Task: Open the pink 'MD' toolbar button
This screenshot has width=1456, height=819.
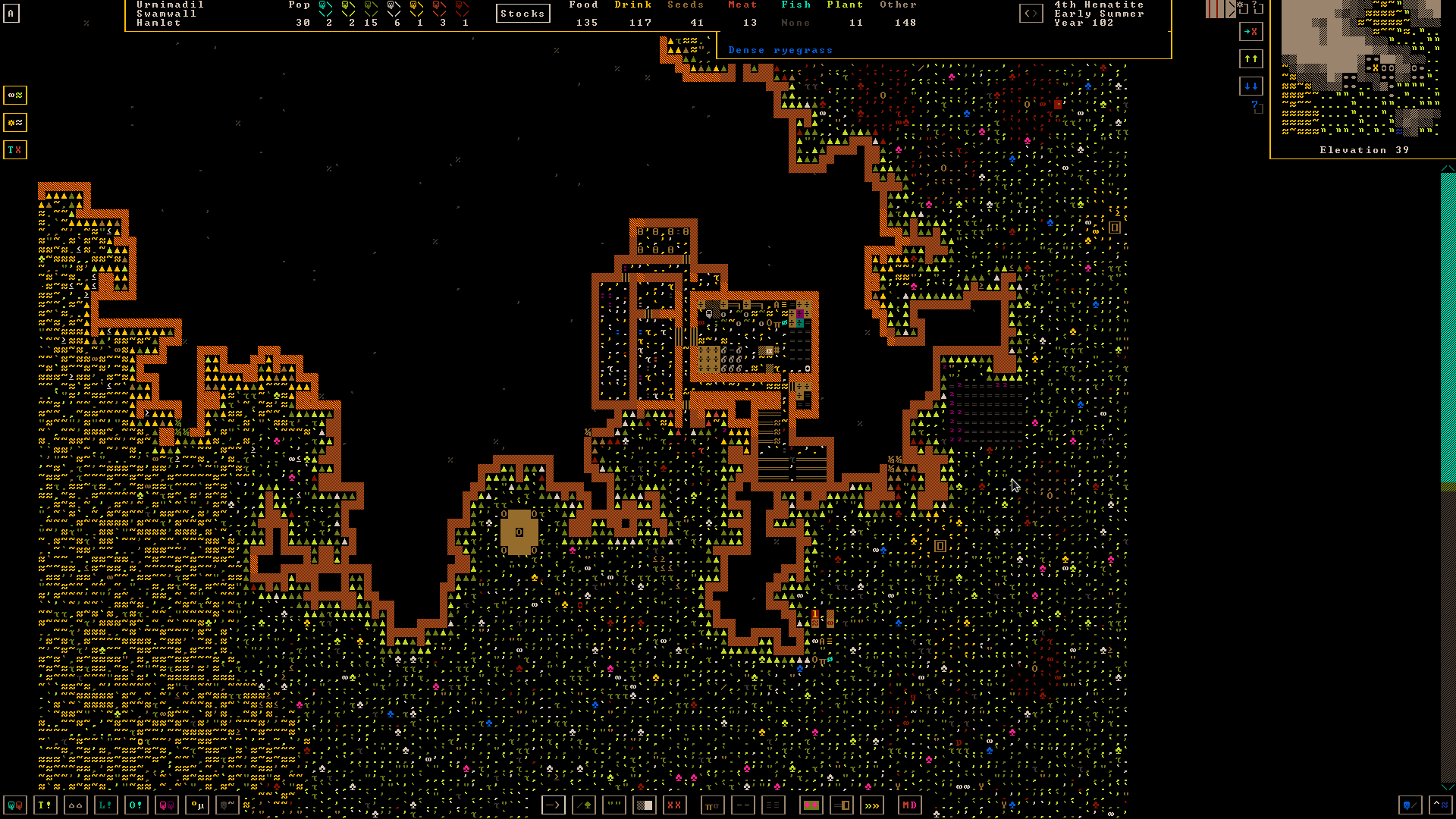Action: coord(909,805)
